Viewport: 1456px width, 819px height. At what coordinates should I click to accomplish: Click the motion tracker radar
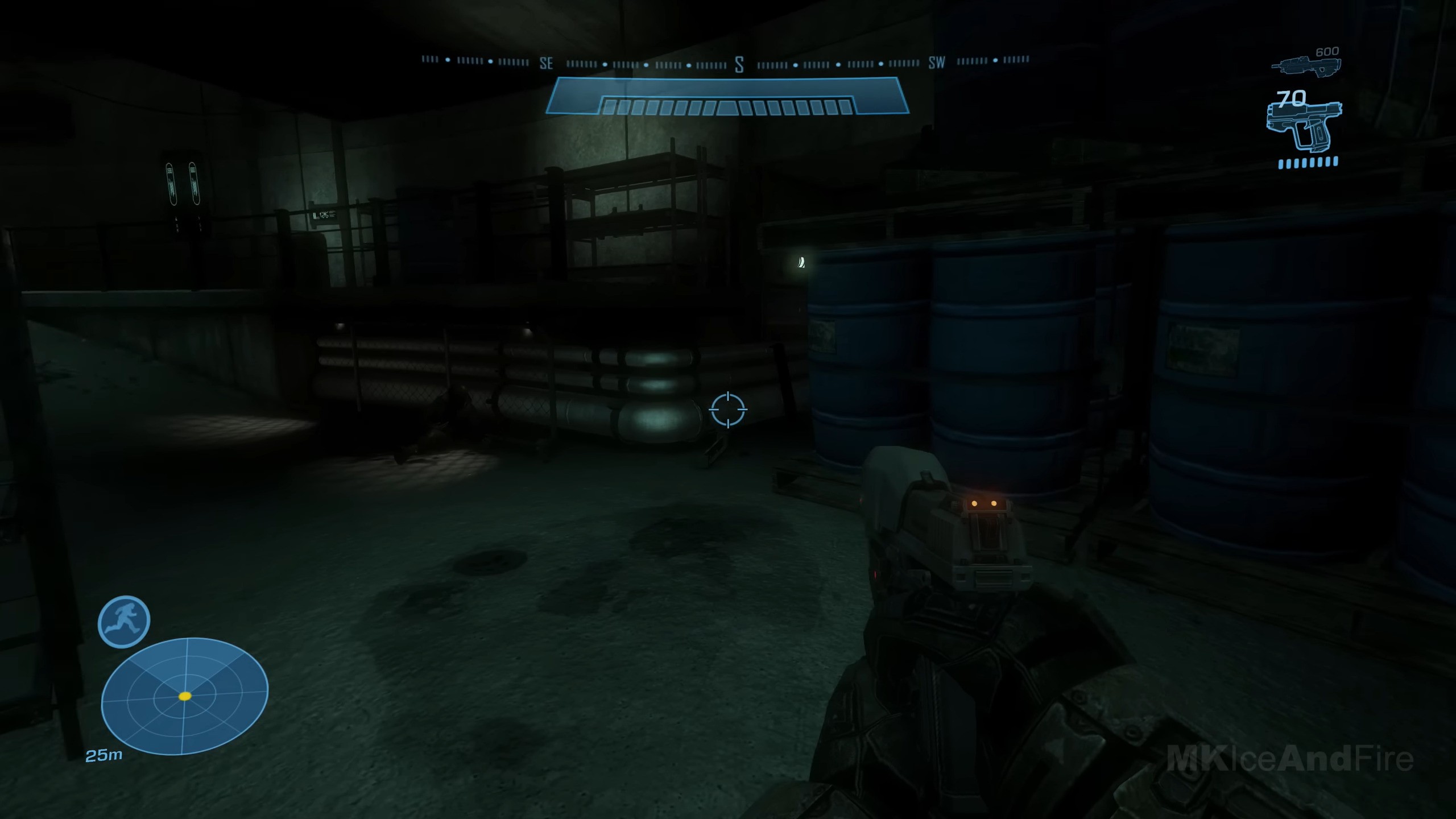[x=184, y=696]
